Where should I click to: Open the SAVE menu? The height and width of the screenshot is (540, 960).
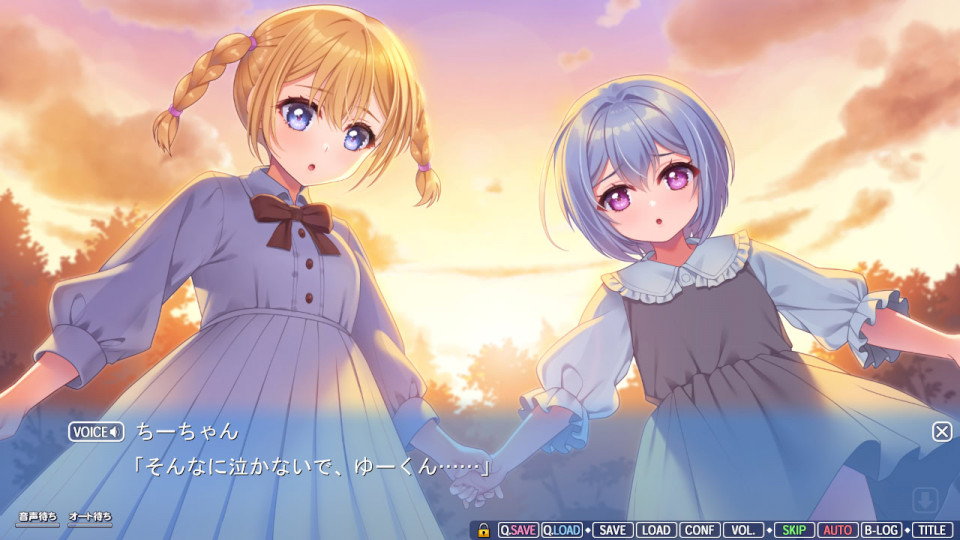(613, 530)
